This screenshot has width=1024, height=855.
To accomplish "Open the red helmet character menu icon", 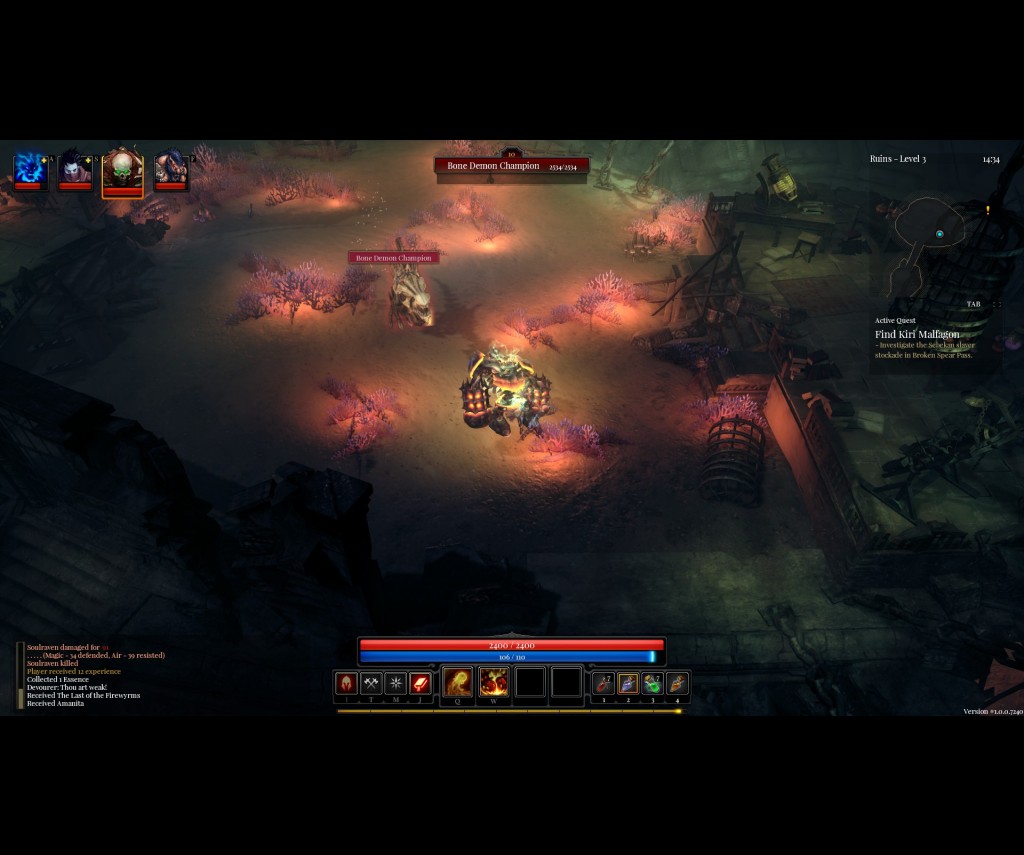I will (346, 684).
